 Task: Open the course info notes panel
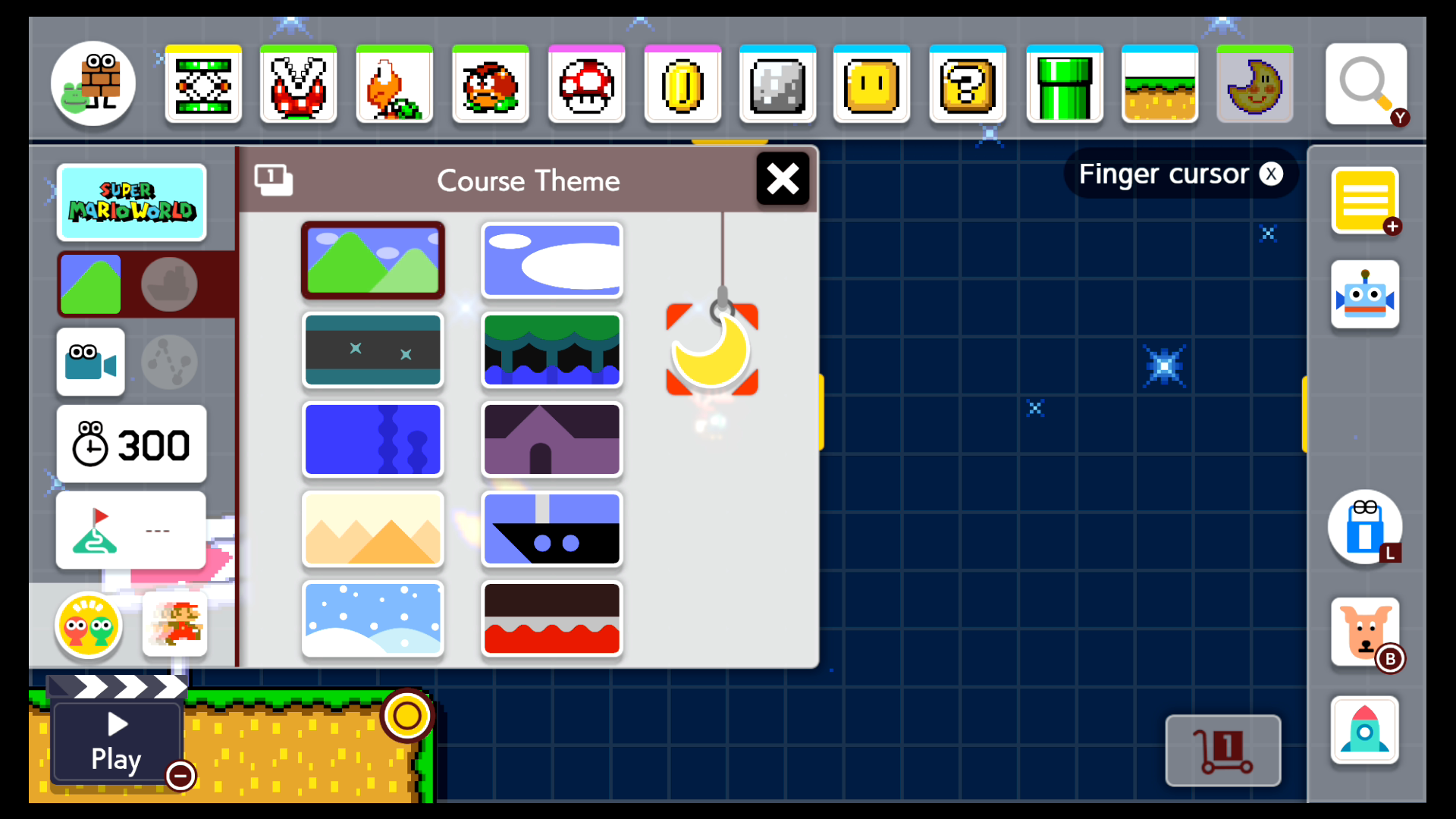(1365, 201)
